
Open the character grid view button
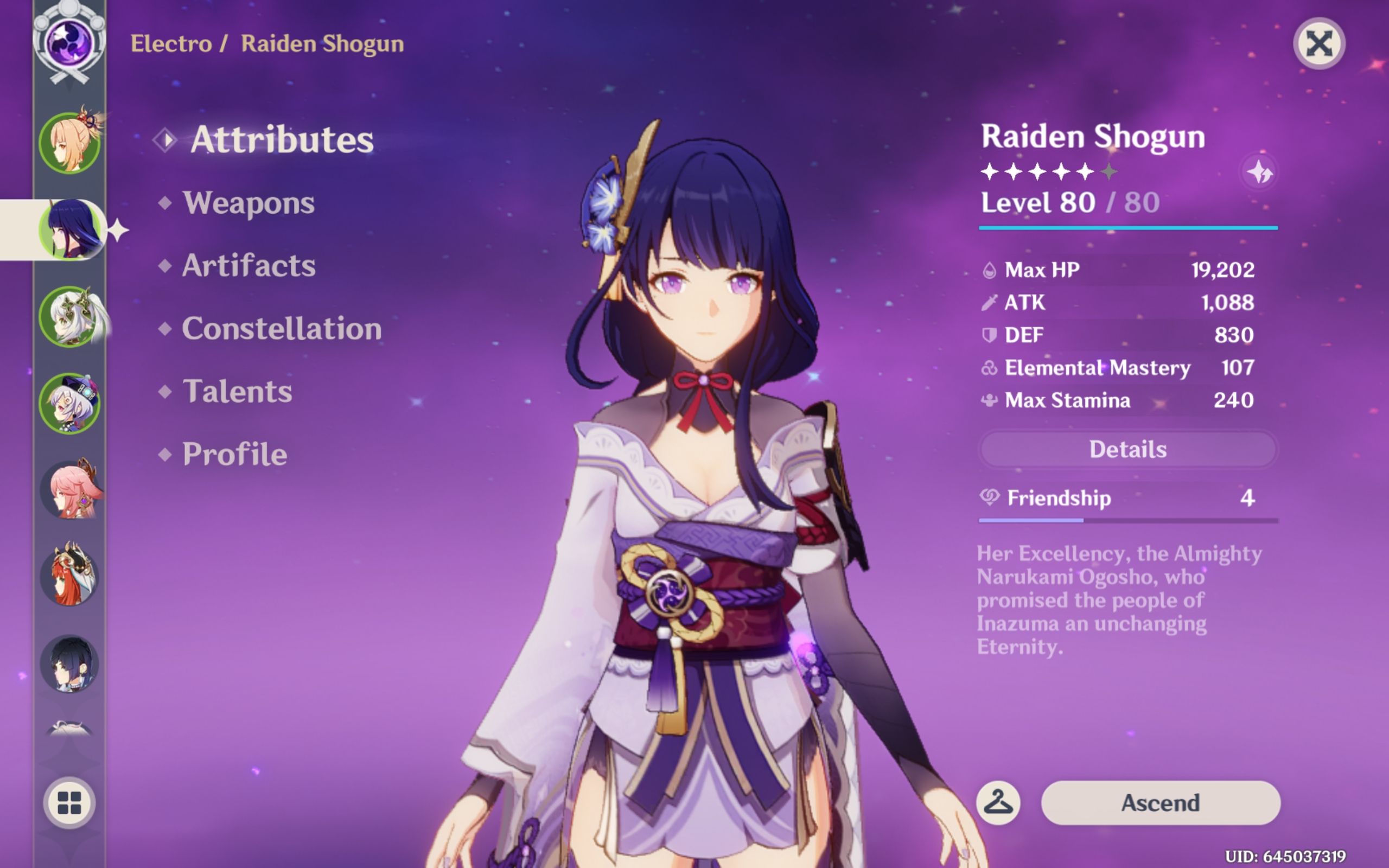pyautogui.click(x=69, y=802)
